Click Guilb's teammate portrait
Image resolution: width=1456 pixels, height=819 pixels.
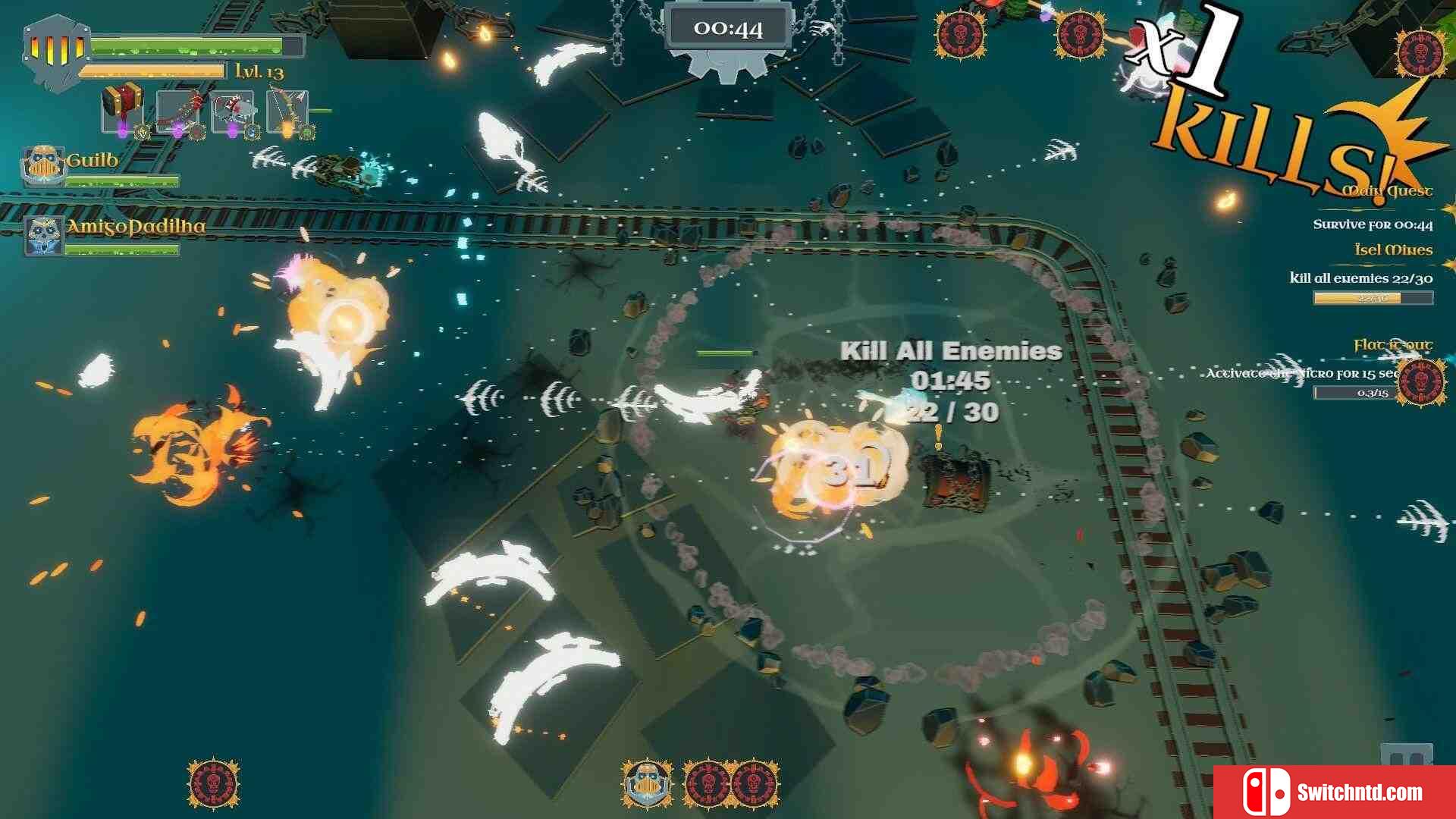point(42,165)
